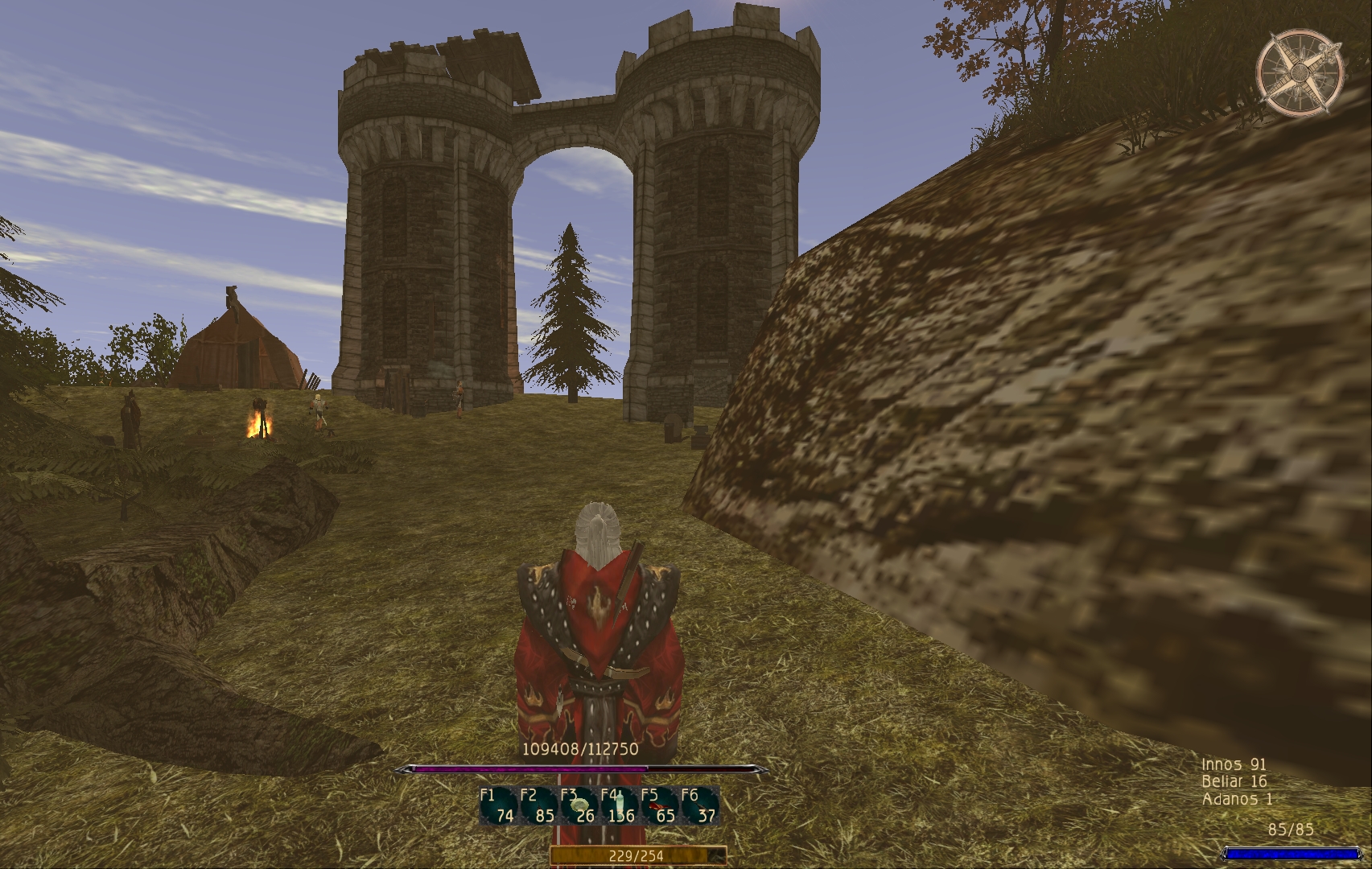Use the F3 round green item slot
This screenshot has width=1372, height=869.
(x=579, y=806)
